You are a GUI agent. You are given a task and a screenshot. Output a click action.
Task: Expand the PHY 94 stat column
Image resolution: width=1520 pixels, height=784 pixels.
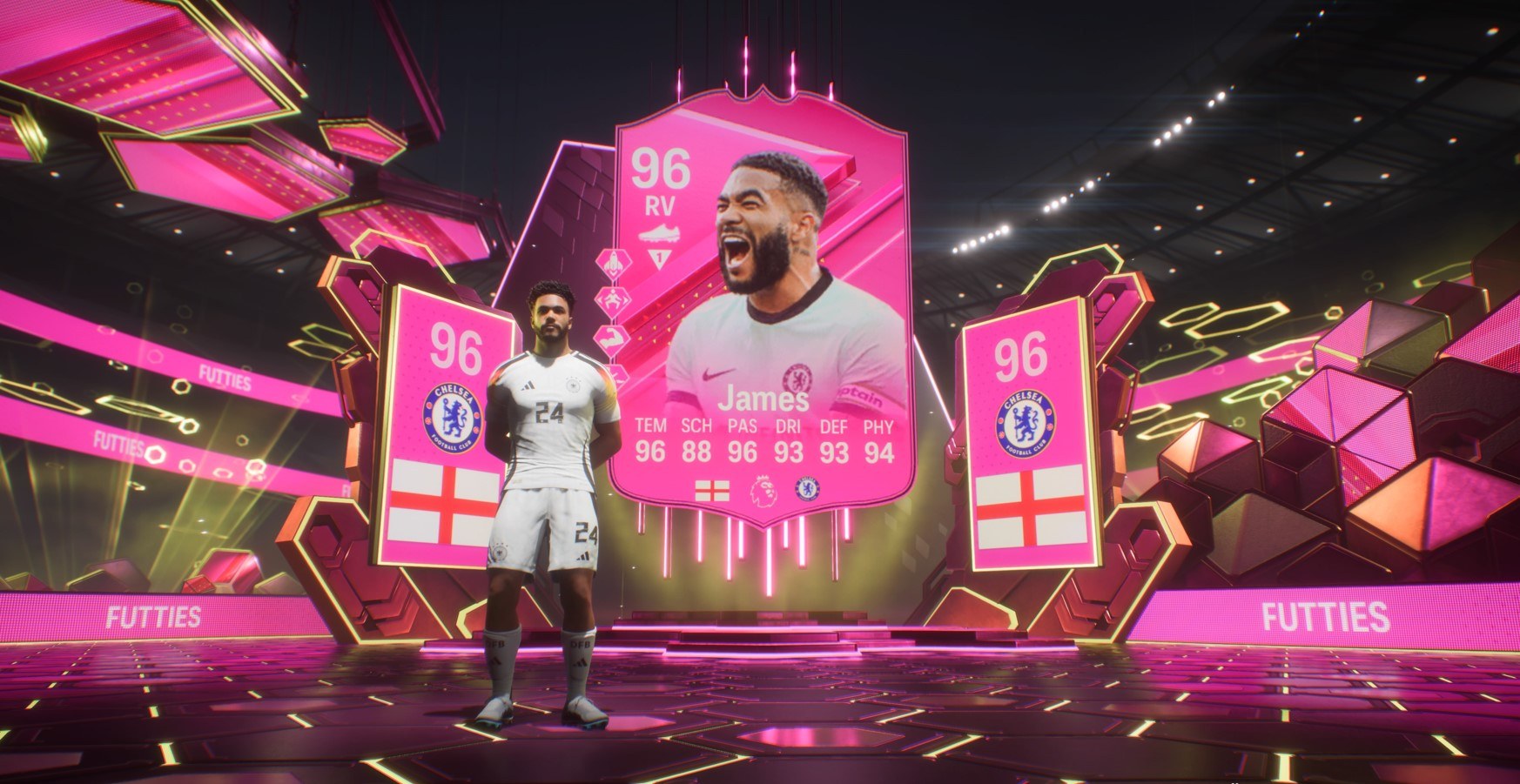click(877, 444)
